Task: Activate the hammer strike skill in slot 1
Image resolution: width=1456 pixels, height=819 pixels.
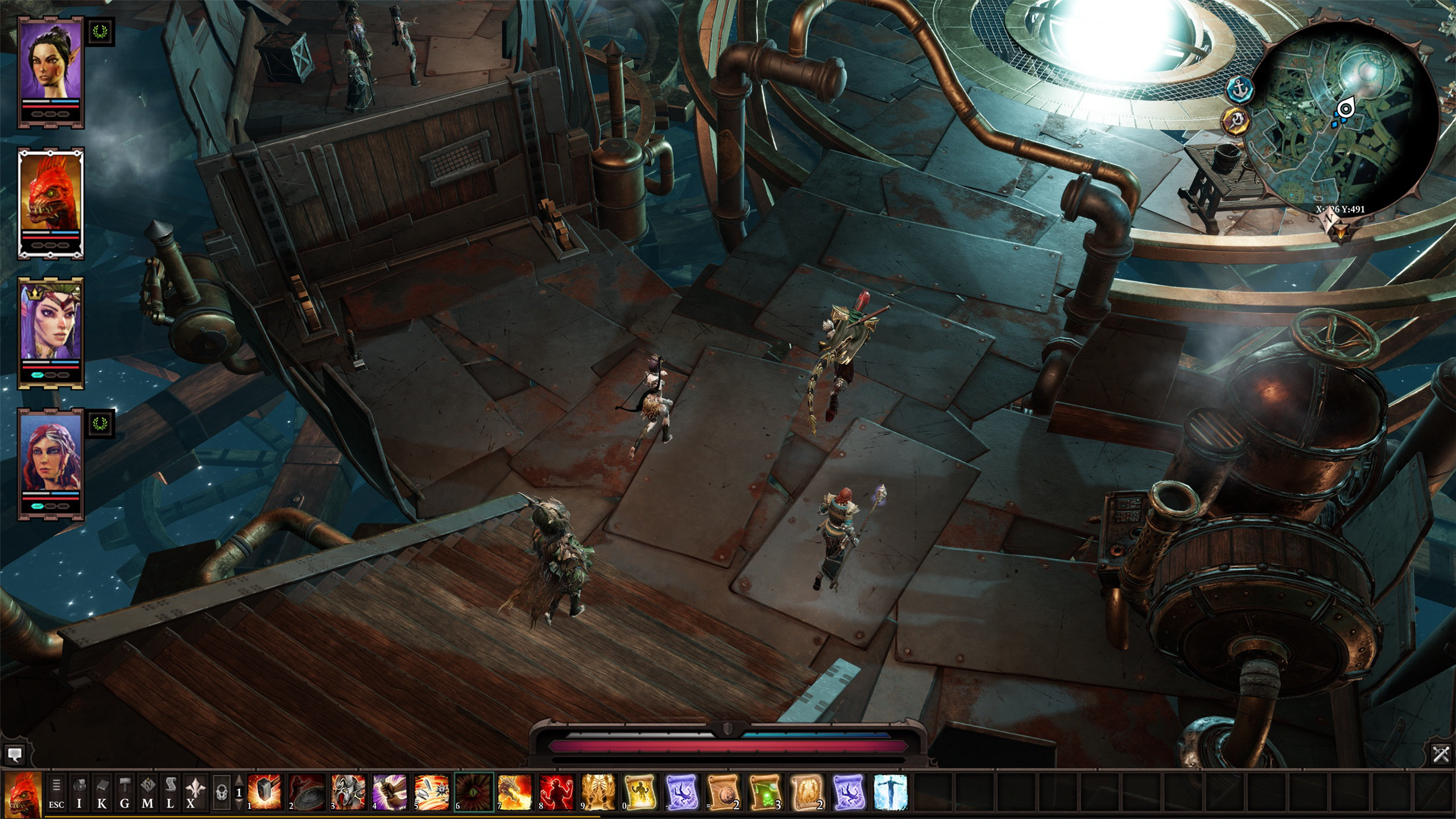Action: (264, 792)
